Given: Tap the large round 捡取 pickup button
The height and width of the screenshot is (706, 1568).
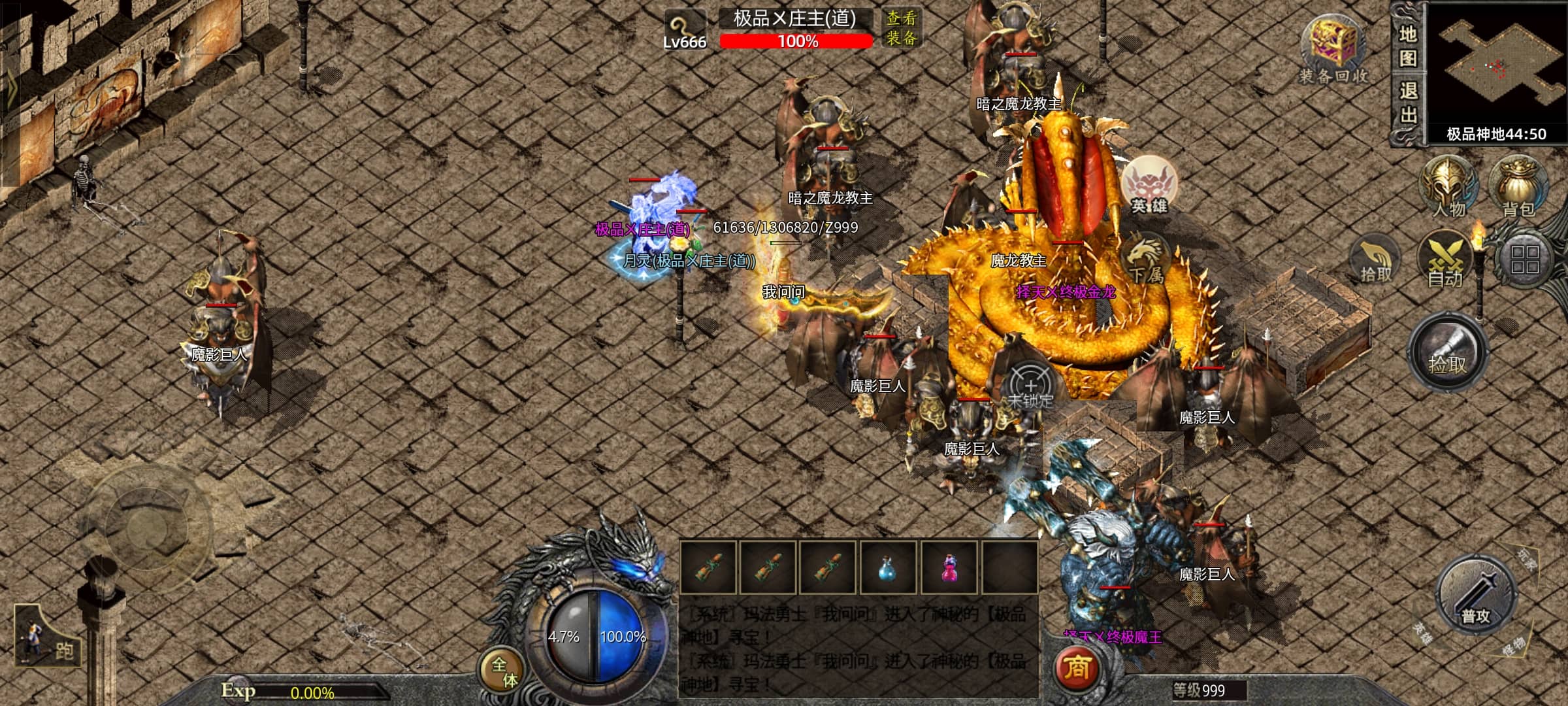Looking at the screenshot, I should click(1446, 354).
